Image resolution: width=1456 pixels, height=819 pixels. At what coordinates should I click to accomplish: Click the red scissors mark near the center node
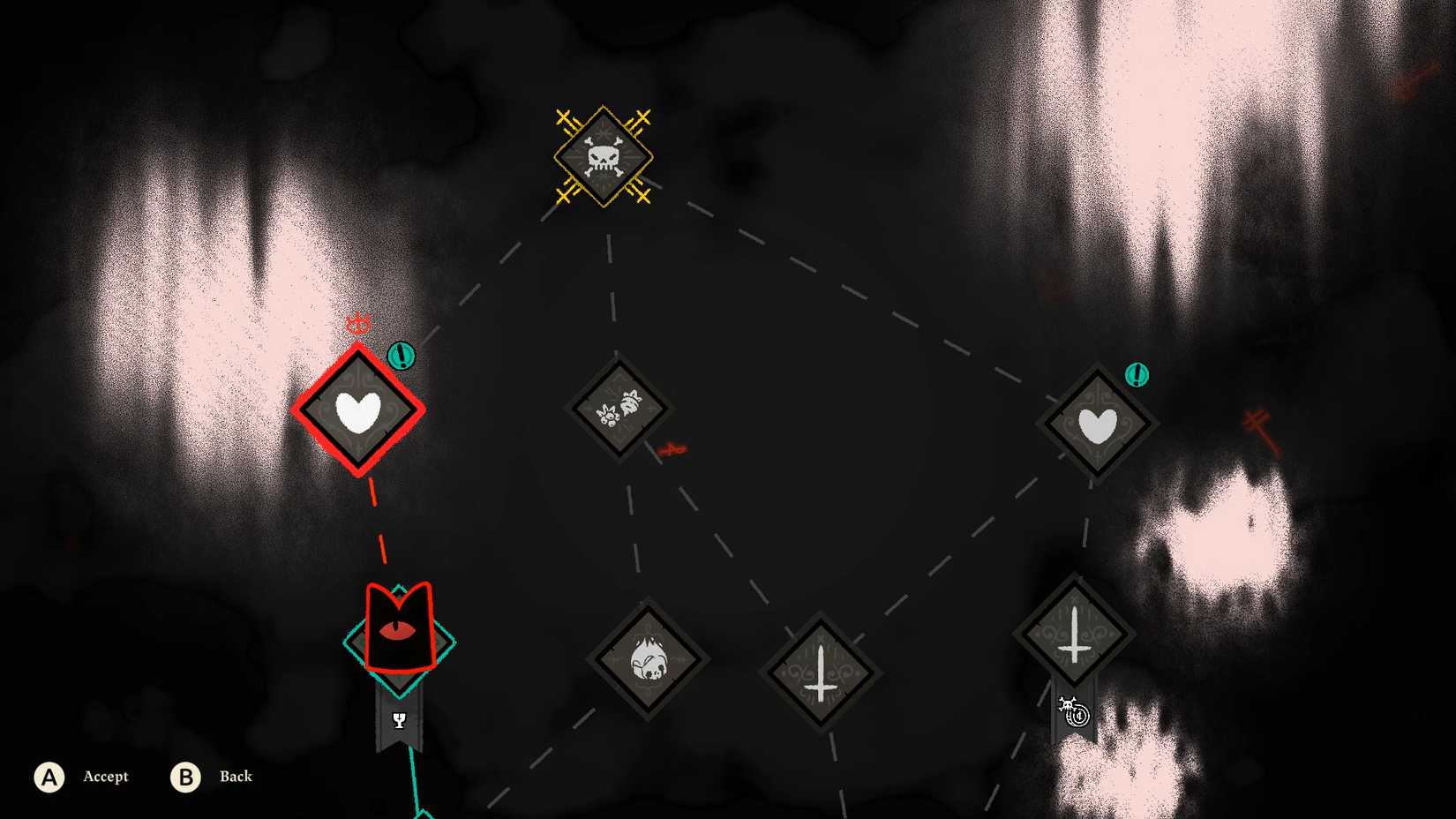[672, 447]
